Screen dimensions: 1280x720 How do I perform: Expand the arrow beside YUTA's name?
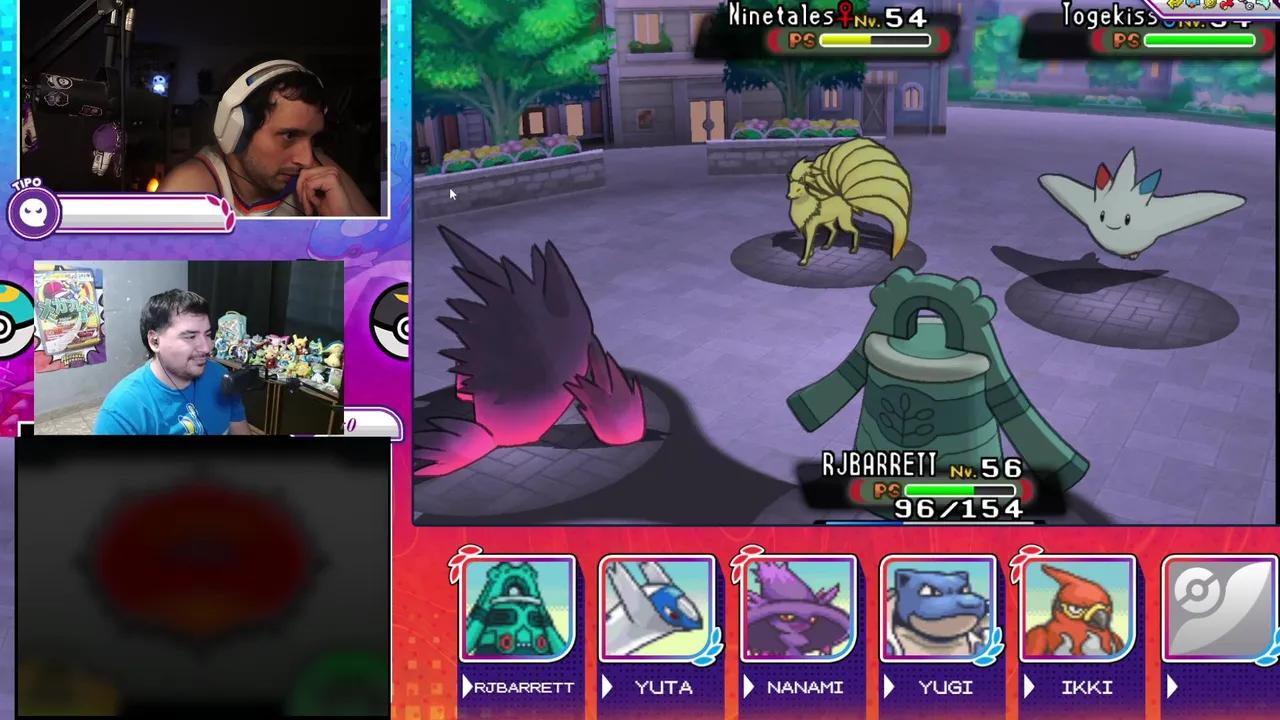click(608, 687)
